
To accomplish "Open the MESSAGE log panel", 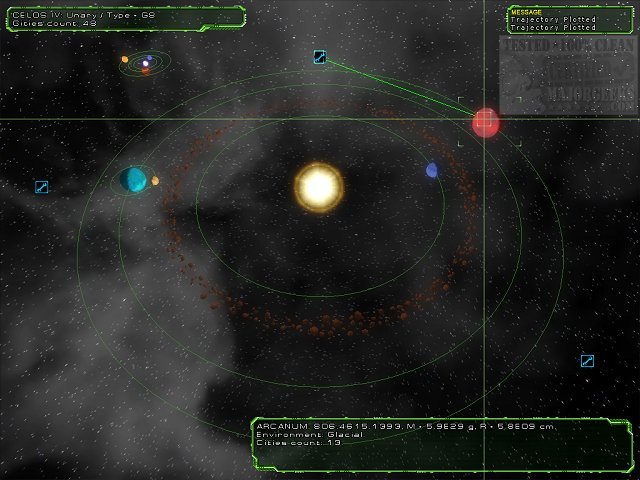I will [568, 20].
